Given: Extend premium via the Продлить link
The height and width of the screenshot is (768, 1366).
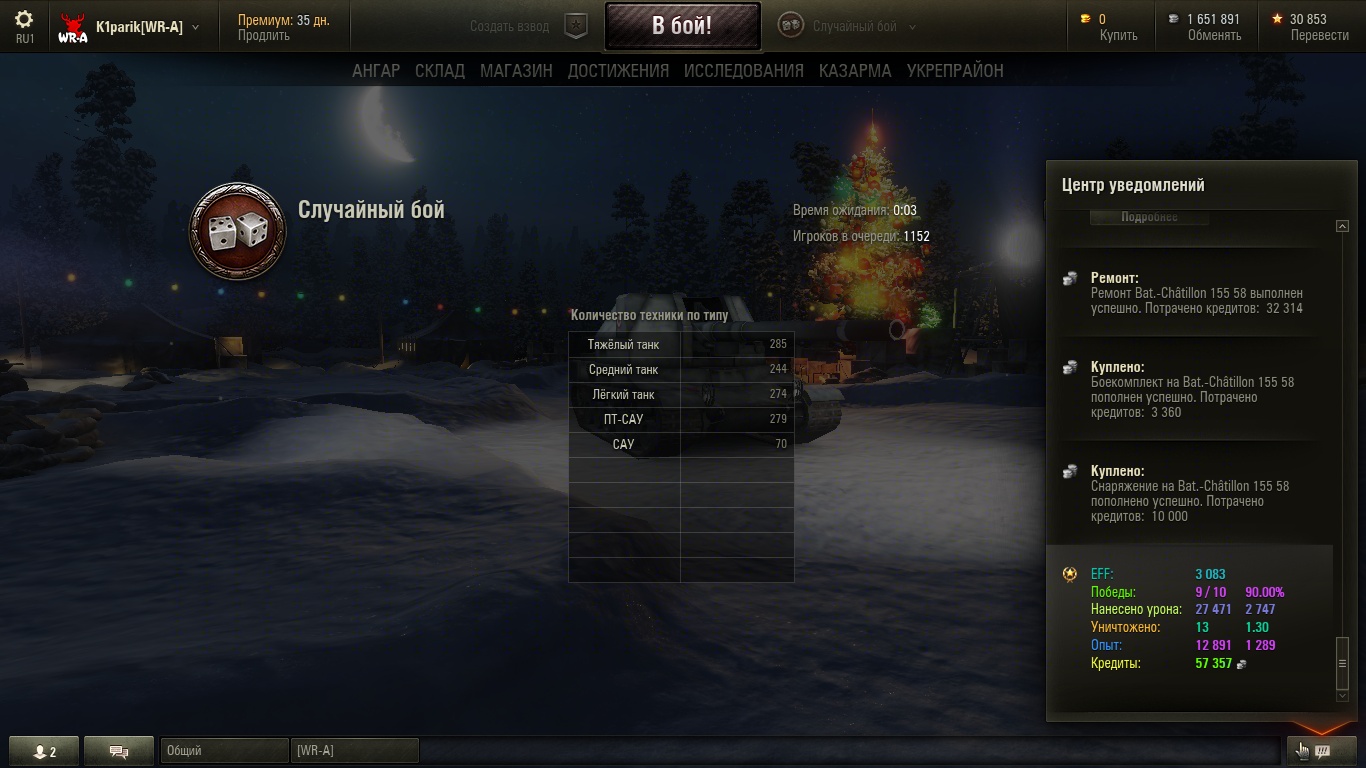Looking at the screenshot, I should click(x=264, y=36).
